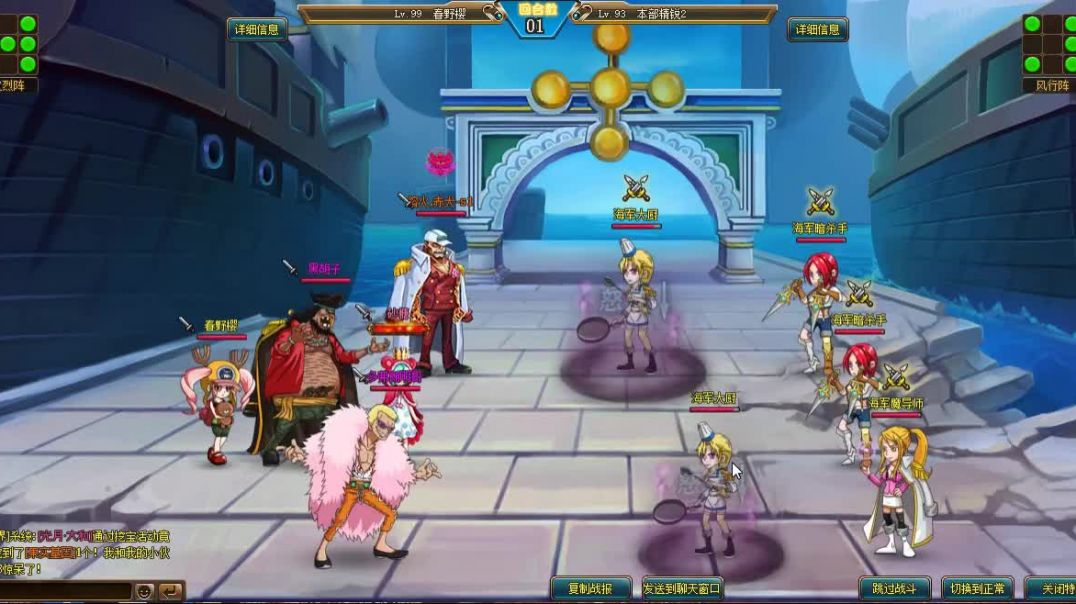
Task: Skip the battle with 跳过战斗
Action: click(x=894, y=588)
